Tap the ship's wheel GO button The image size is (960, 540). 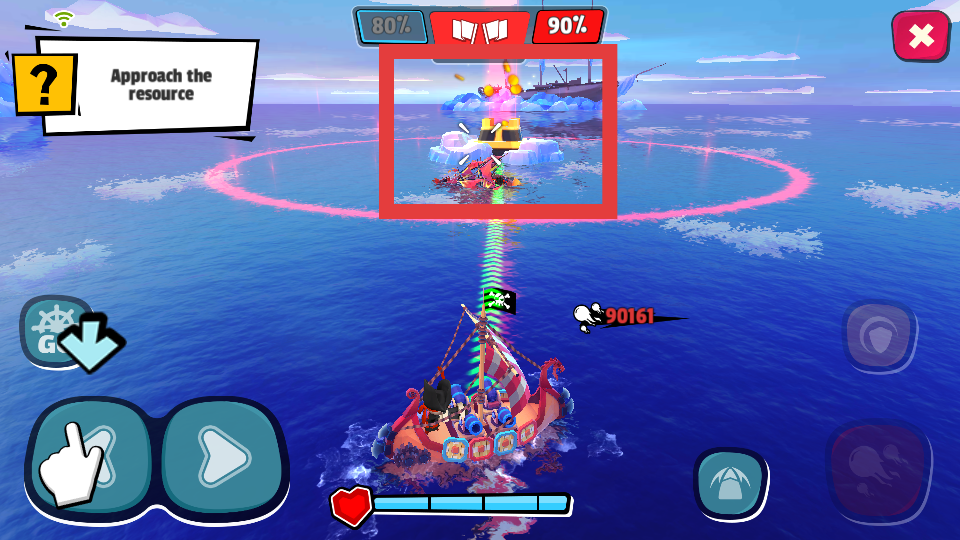tap(55, 329)
